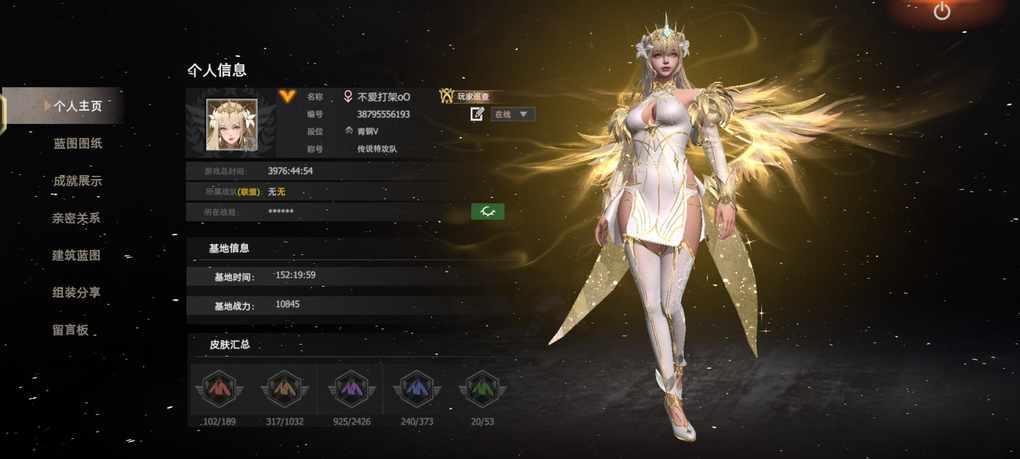Select the green skin badge

click(482, 388)
